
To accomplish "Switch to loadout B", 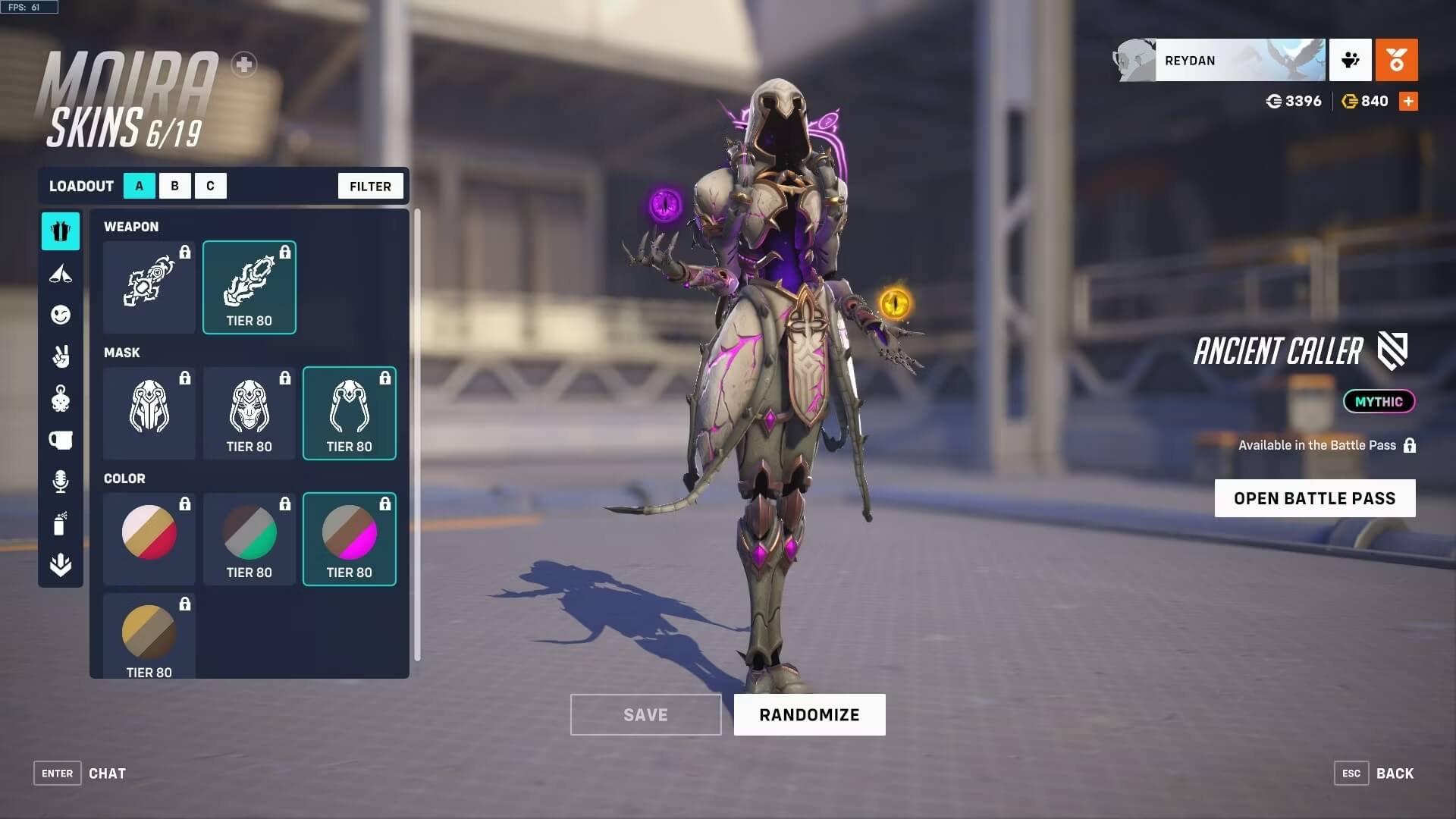I will (174, 186).
